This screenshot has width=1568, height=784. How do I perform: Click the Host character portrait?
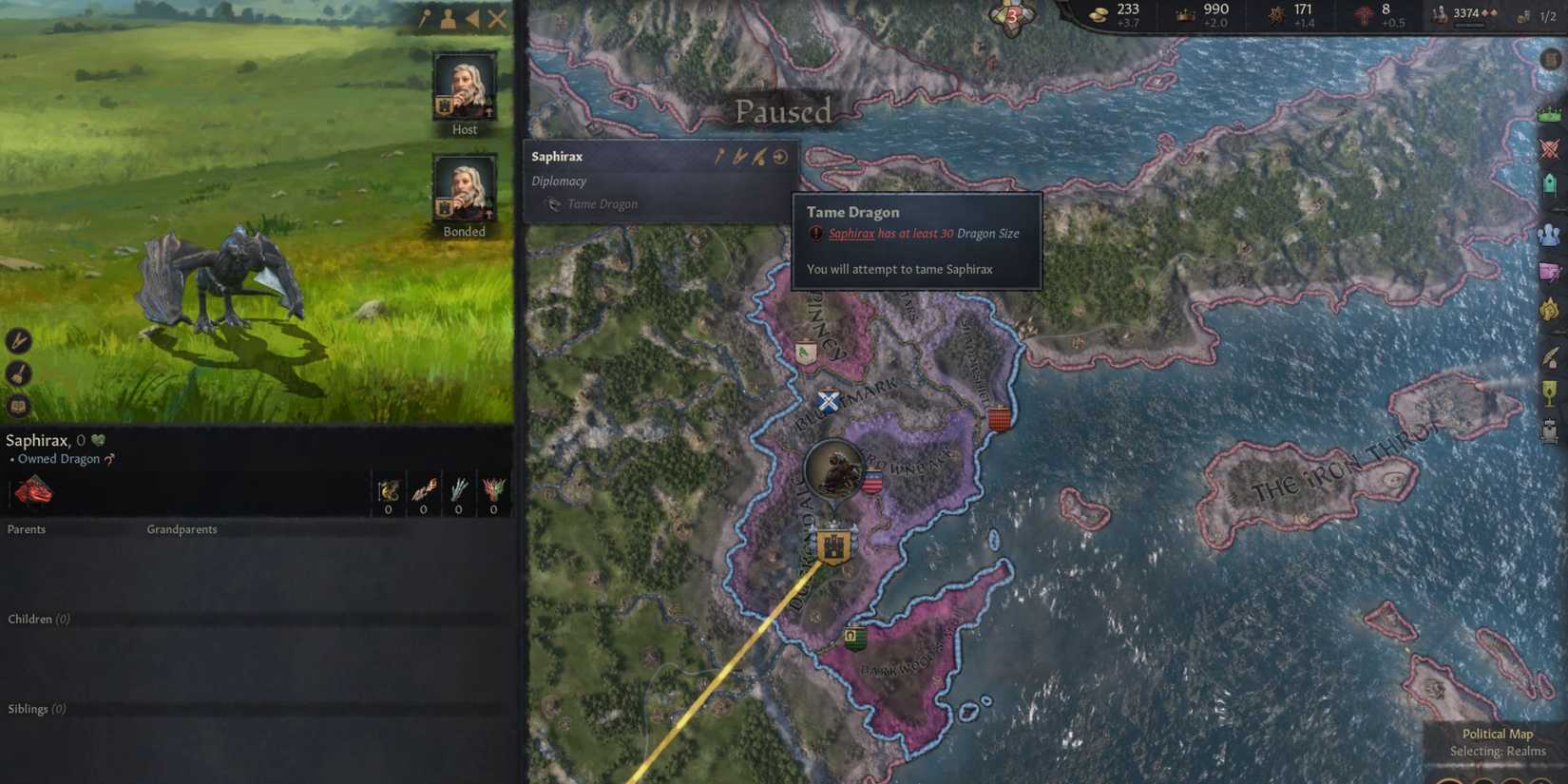(x=464, y=88)
